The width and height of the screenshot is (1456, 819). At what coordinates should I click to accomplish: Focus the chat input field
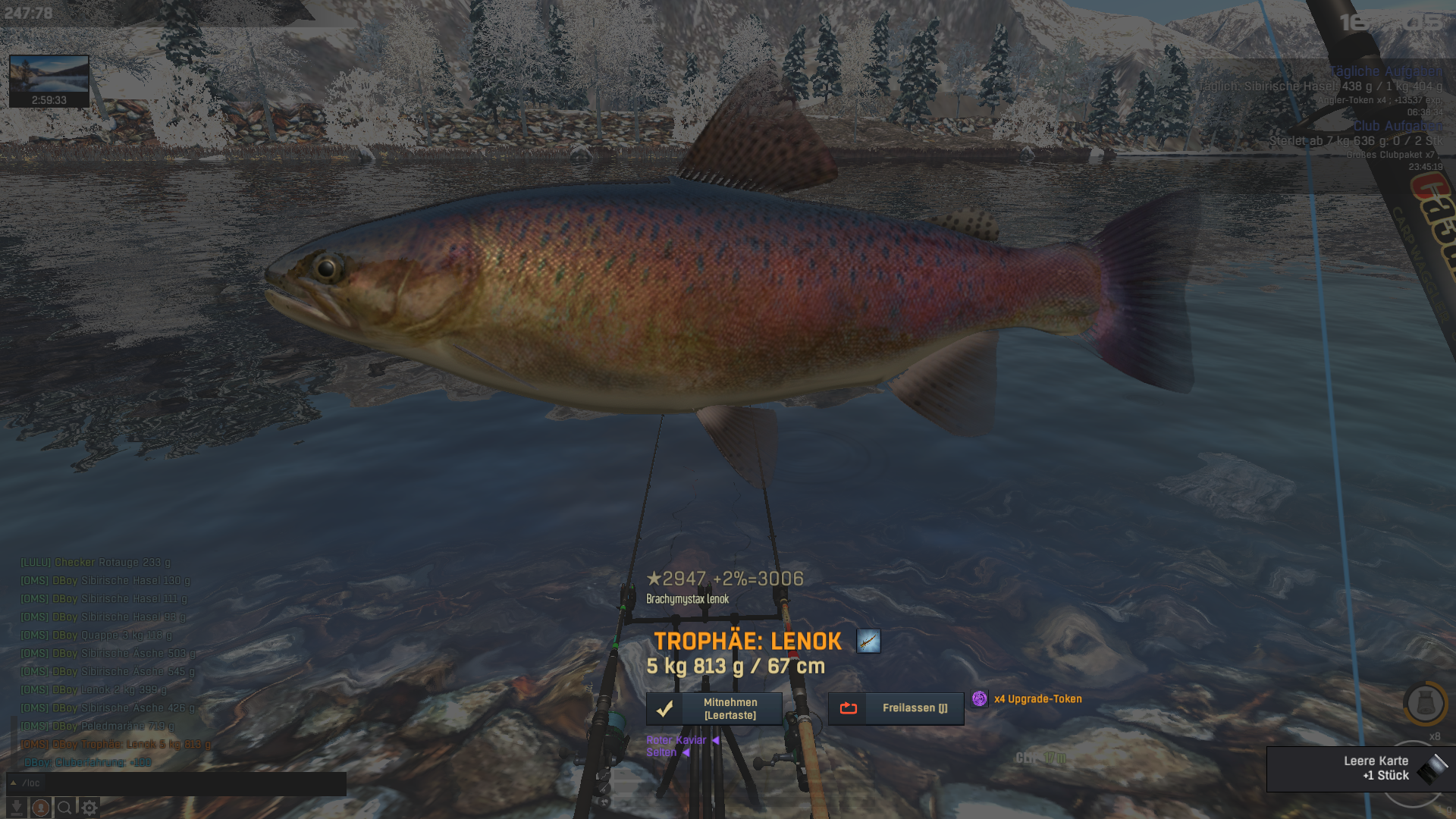point(190,783)
